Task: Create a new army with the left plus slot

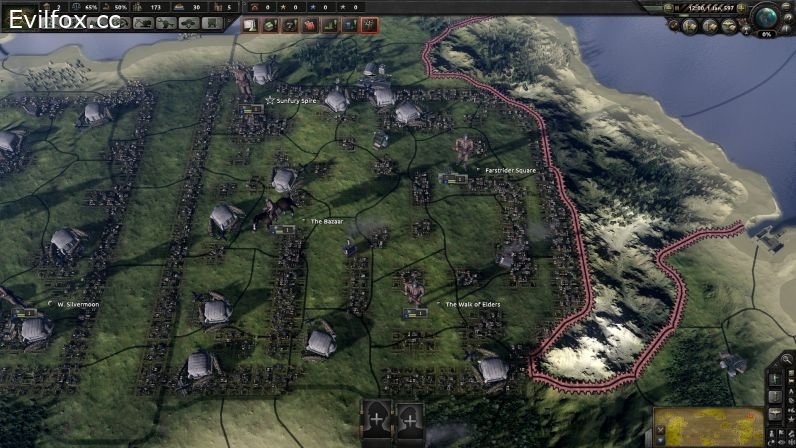Action: (377, 418)
